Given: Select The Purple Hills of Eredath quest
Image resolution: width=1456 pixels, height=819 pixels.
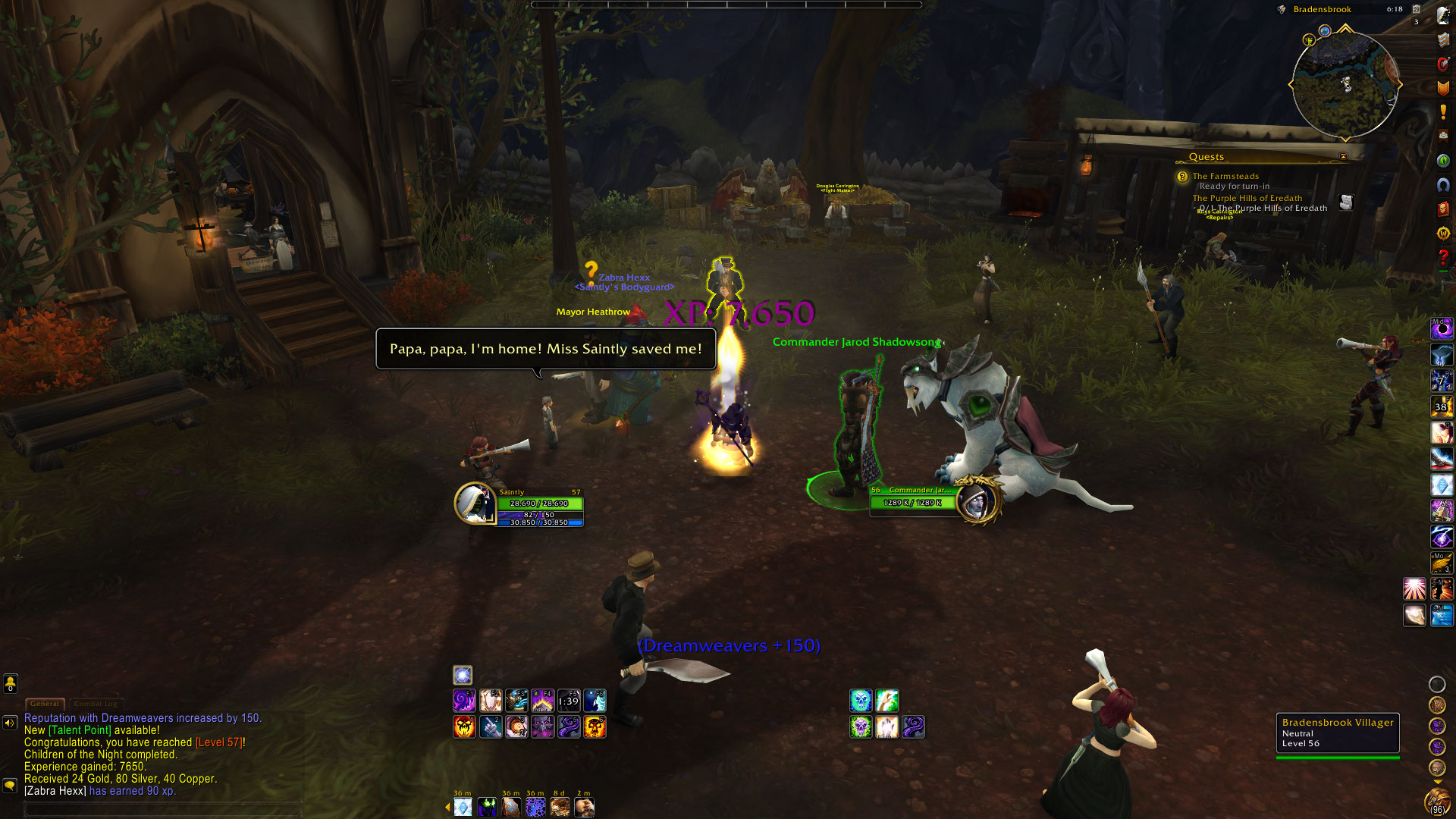Looking at the screenshot, I should point(1247,198).
